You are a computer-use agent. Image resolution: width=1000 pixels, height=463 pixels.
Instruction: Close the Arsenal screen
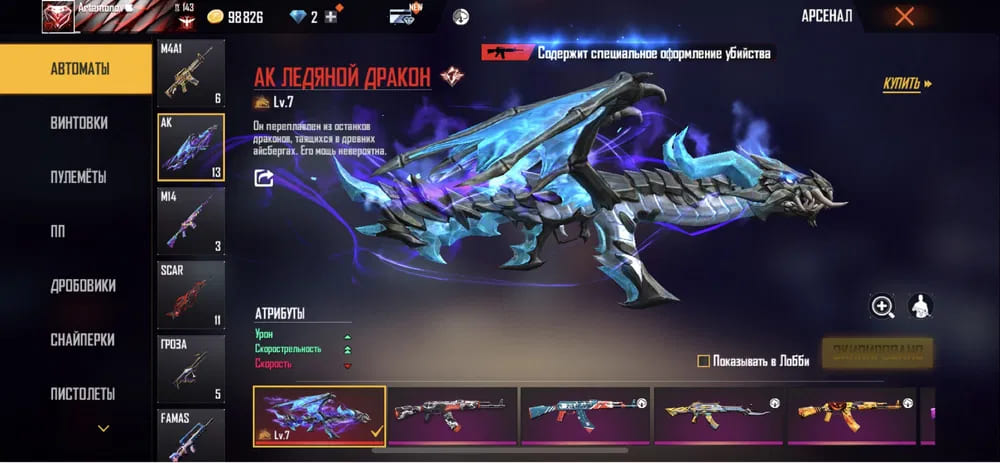[x=904, y=16]
